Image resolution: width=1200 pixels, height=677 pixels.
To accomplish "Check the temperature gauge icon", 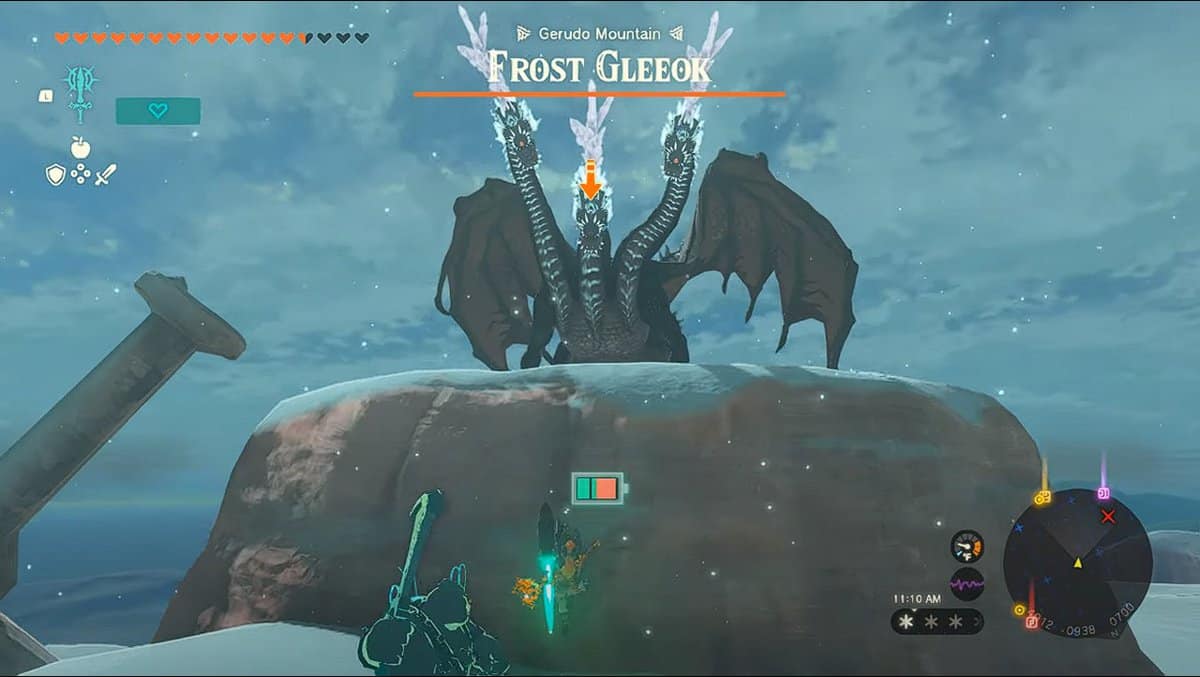I will (x=967, y=546).
